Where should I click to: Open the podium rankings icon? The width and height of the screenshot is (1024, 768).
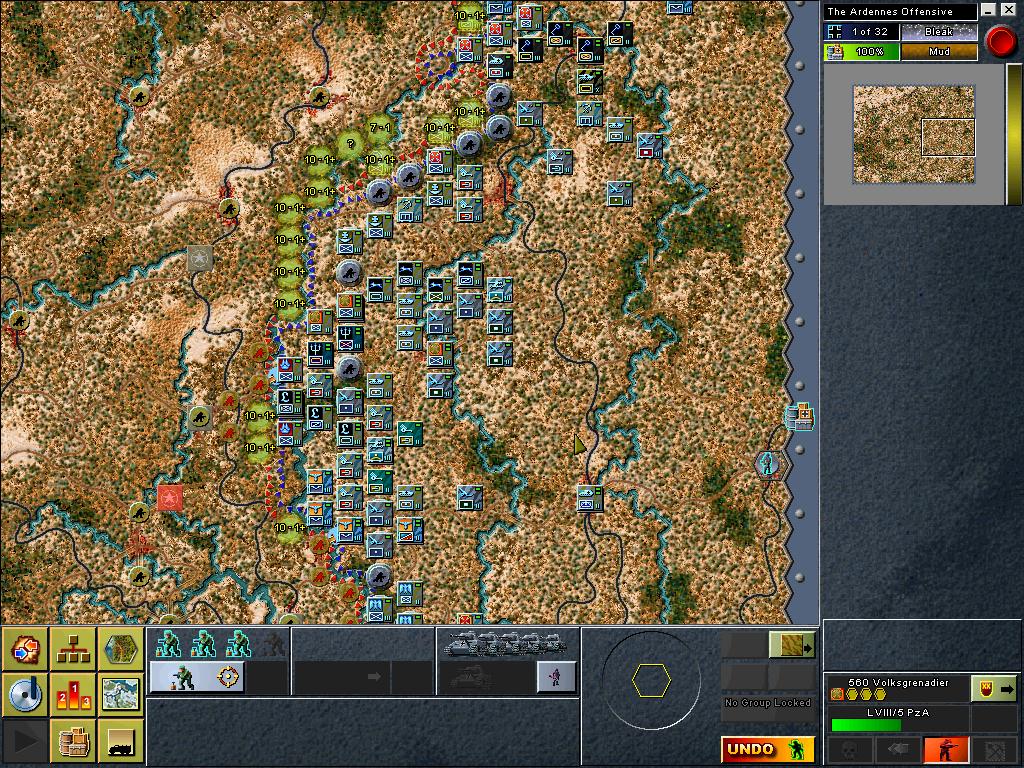pyautogui.click(x=72, y=695)
